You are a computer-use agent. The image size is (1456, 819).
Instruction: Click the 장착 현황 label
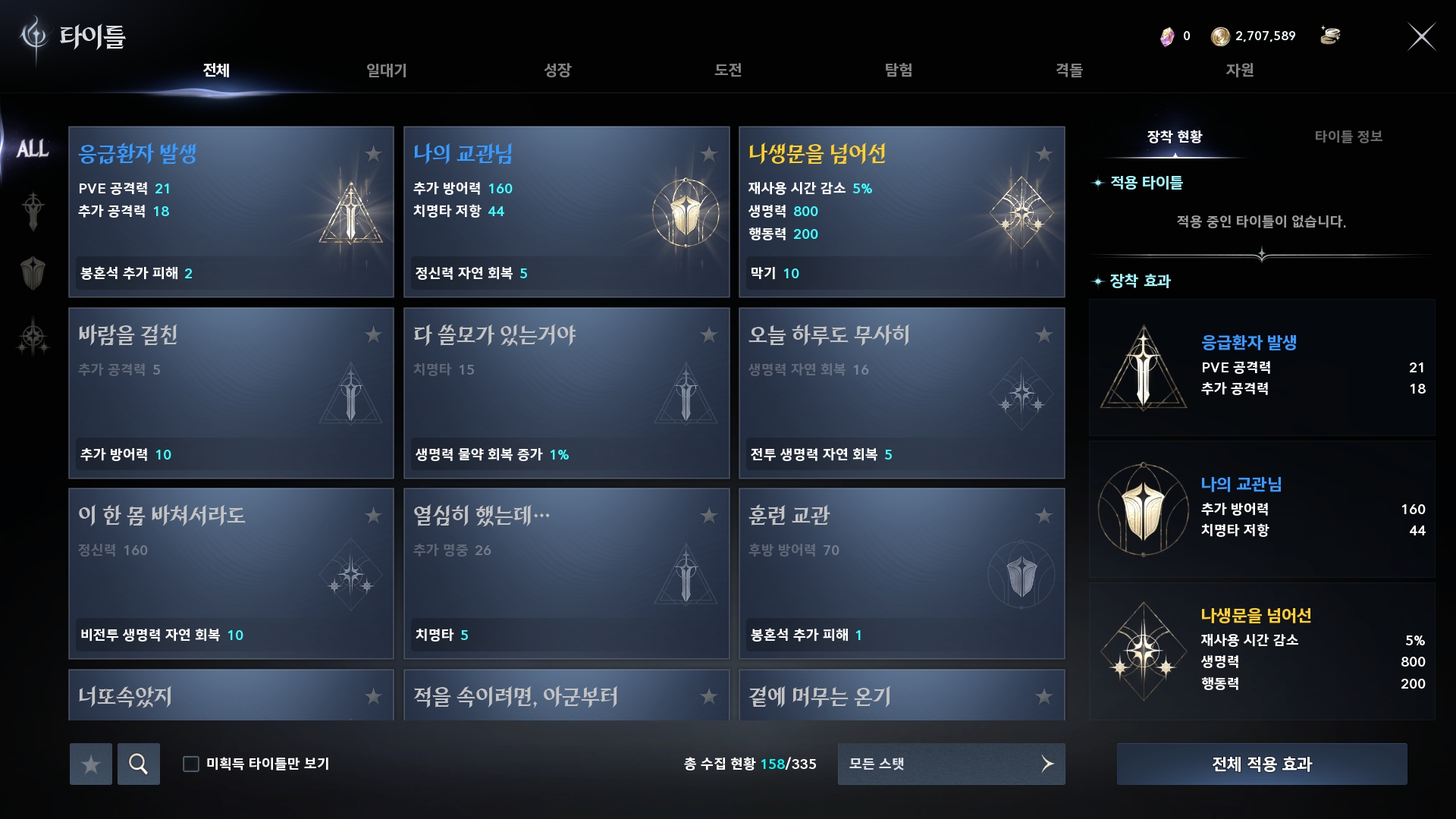click(x=1174, y=136)
